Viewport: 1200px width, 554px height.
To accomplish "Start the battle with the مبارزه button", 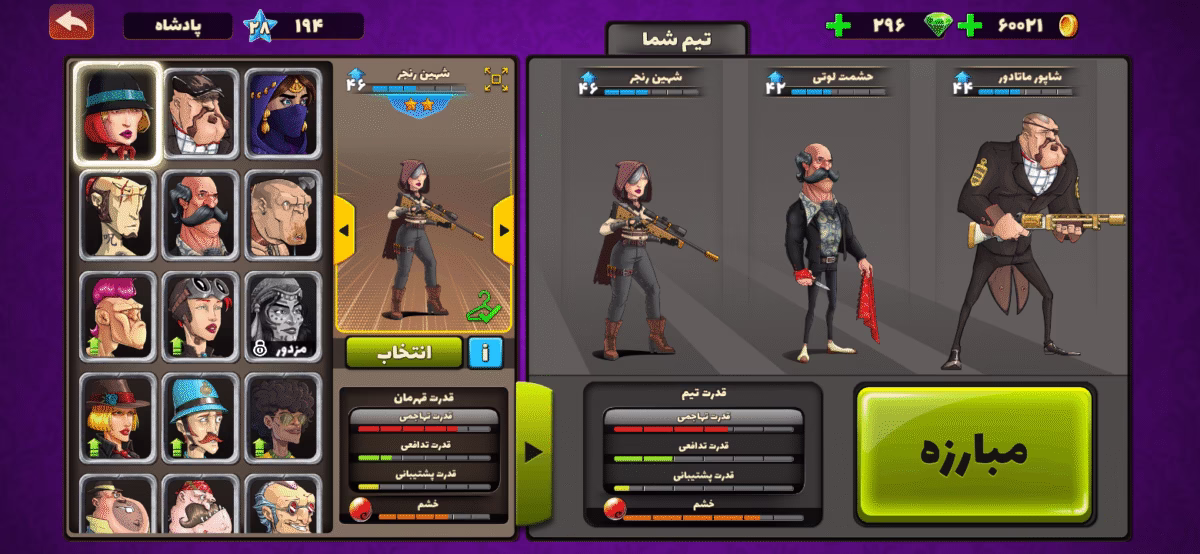I will (973, 449).
